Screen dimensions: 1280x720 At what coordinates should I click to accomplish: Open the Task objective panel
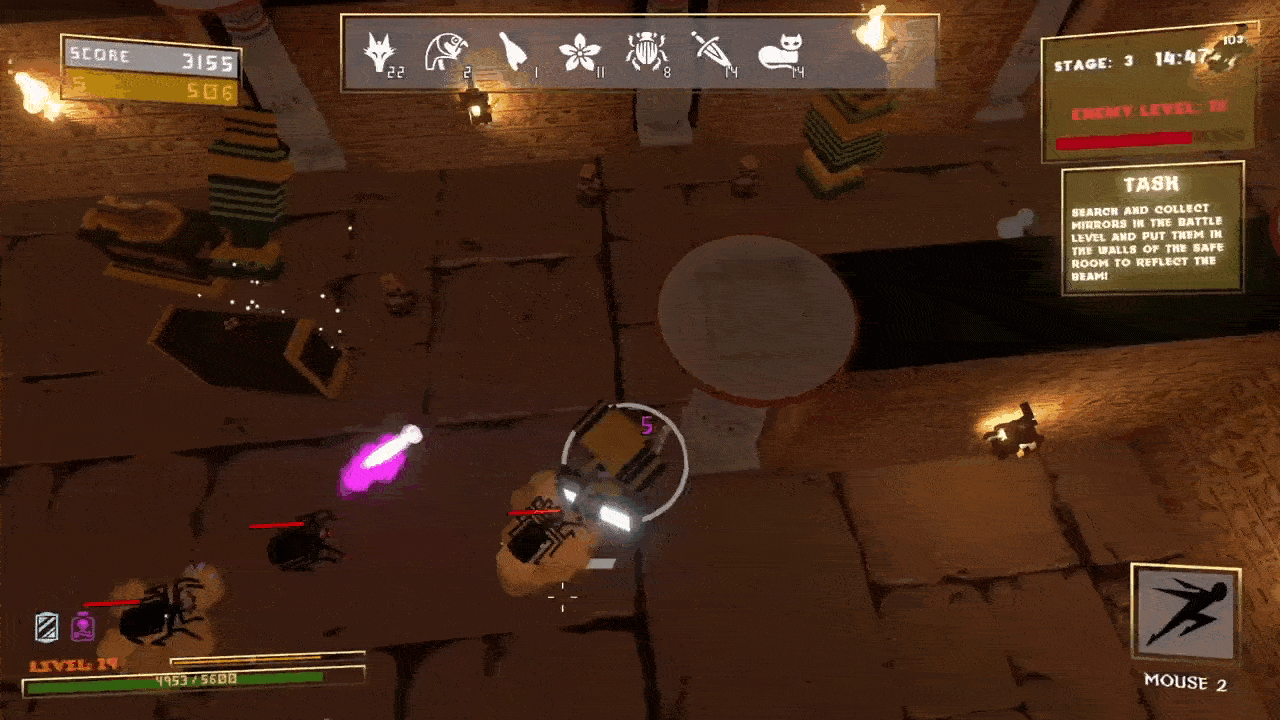click(1152, 230)
